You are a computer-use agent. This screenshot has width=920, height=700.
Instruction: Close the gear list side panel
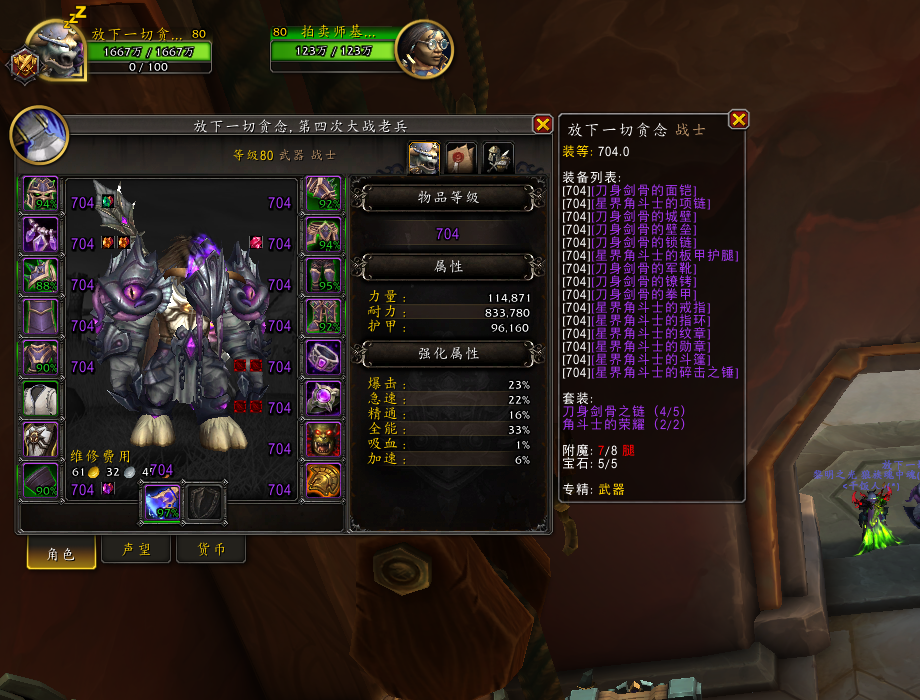pyautogui.click(x=738, y=119)
